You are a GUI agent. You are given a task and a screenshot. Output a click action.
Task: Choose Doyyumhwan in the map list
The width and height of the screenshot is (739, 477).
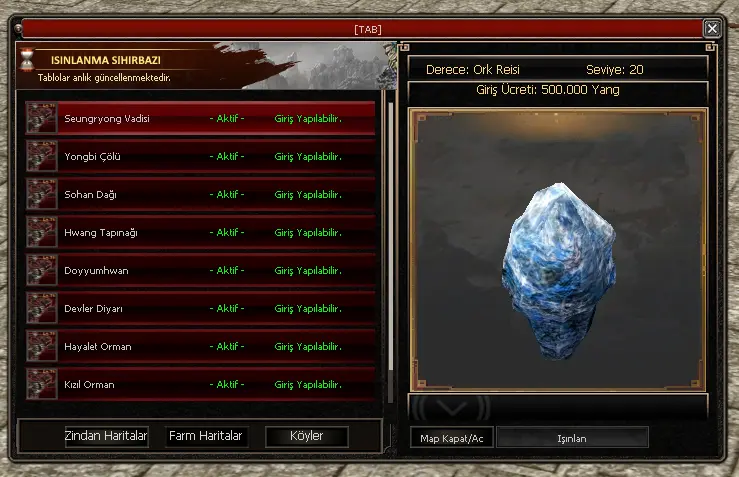click(x=200, y=271)
